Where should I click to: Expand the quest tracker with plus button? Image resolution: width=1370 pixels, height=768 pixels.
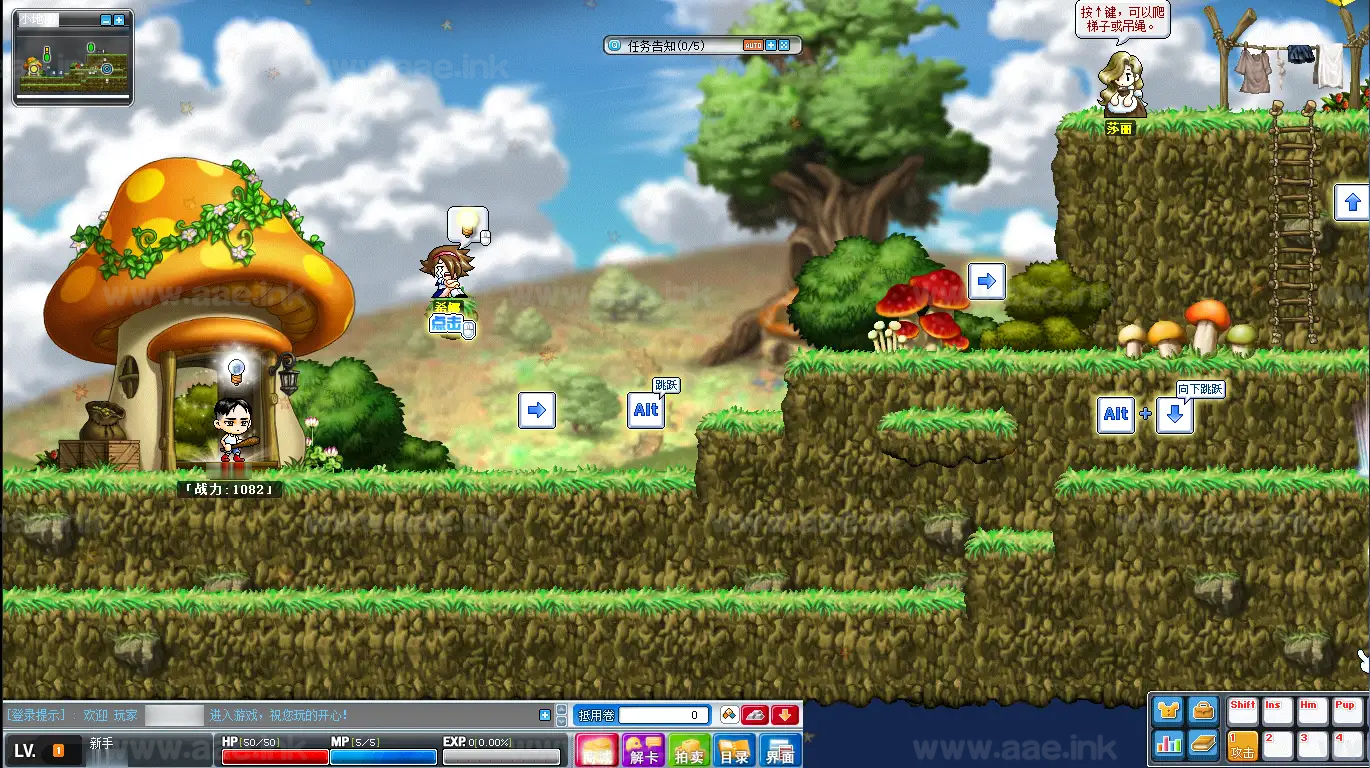coord(771,46)
